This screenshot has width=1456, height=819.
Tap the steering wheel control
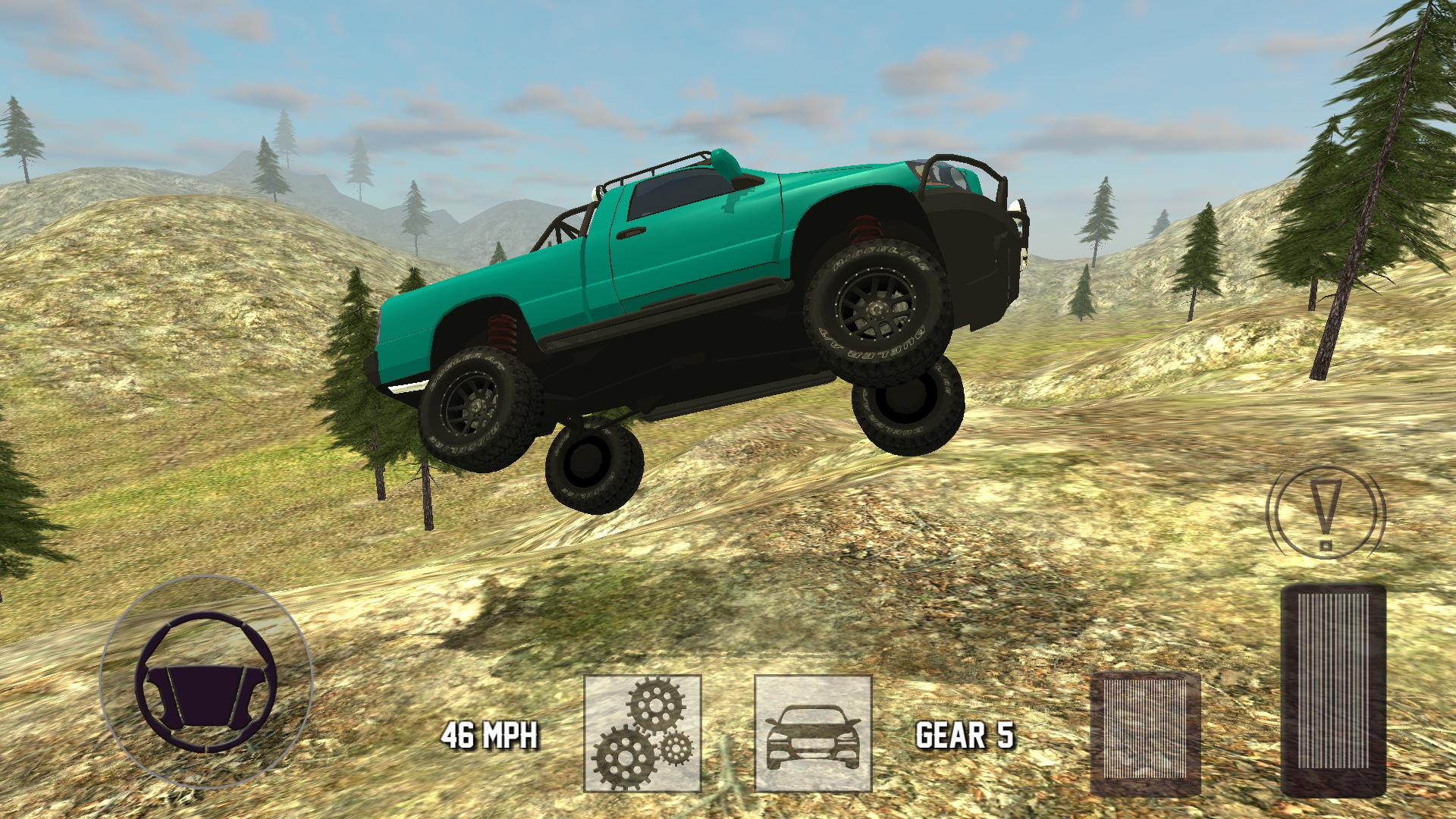[x=206, y=682]
